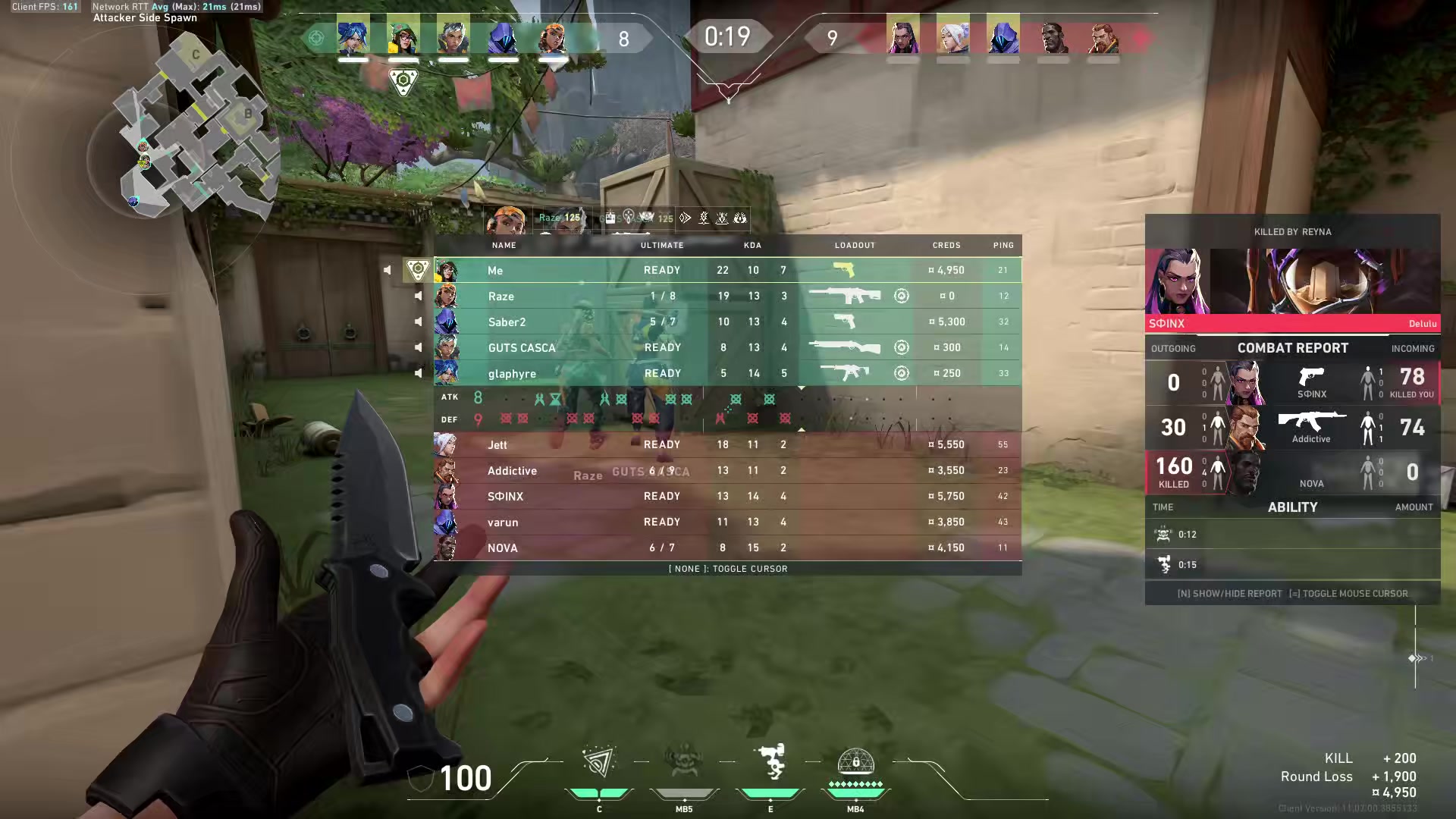Choose the Nanoswarm ability icon
The height and width of the screenshot is (819, 1456).
(599, 763)
